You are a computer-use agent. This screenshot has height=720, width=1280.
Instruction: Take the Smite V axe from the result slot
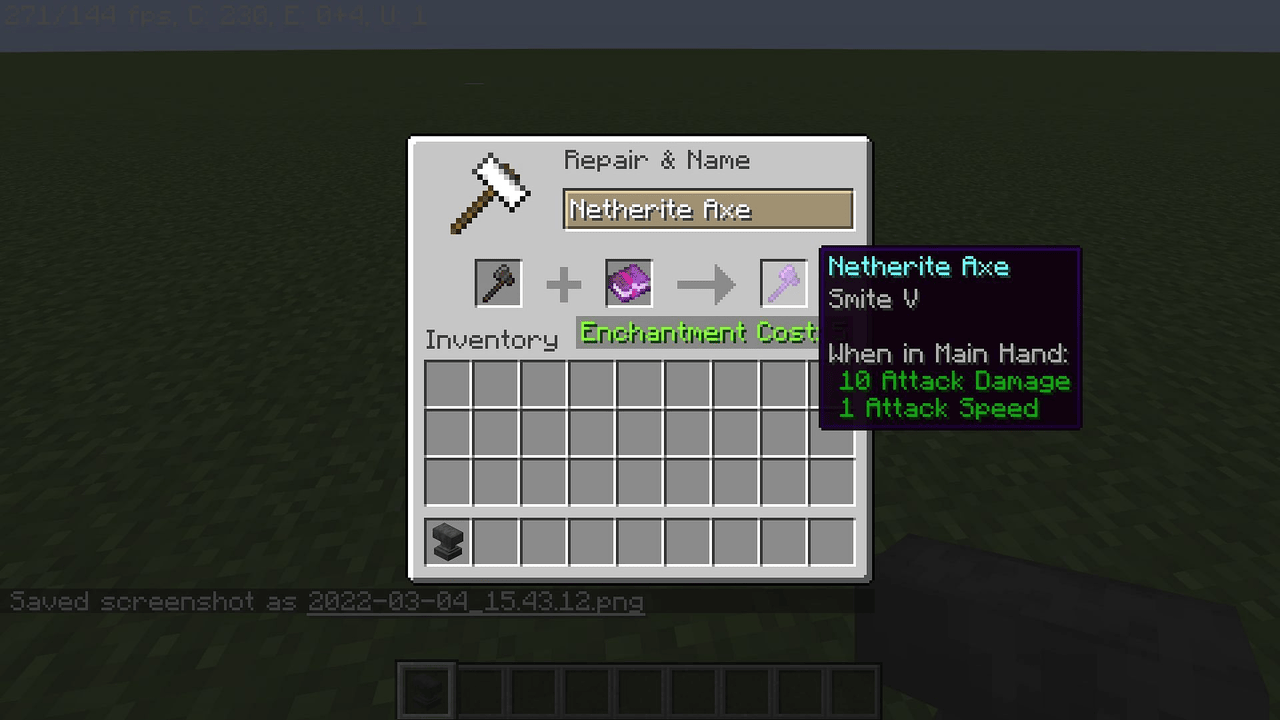coord(784,283)
